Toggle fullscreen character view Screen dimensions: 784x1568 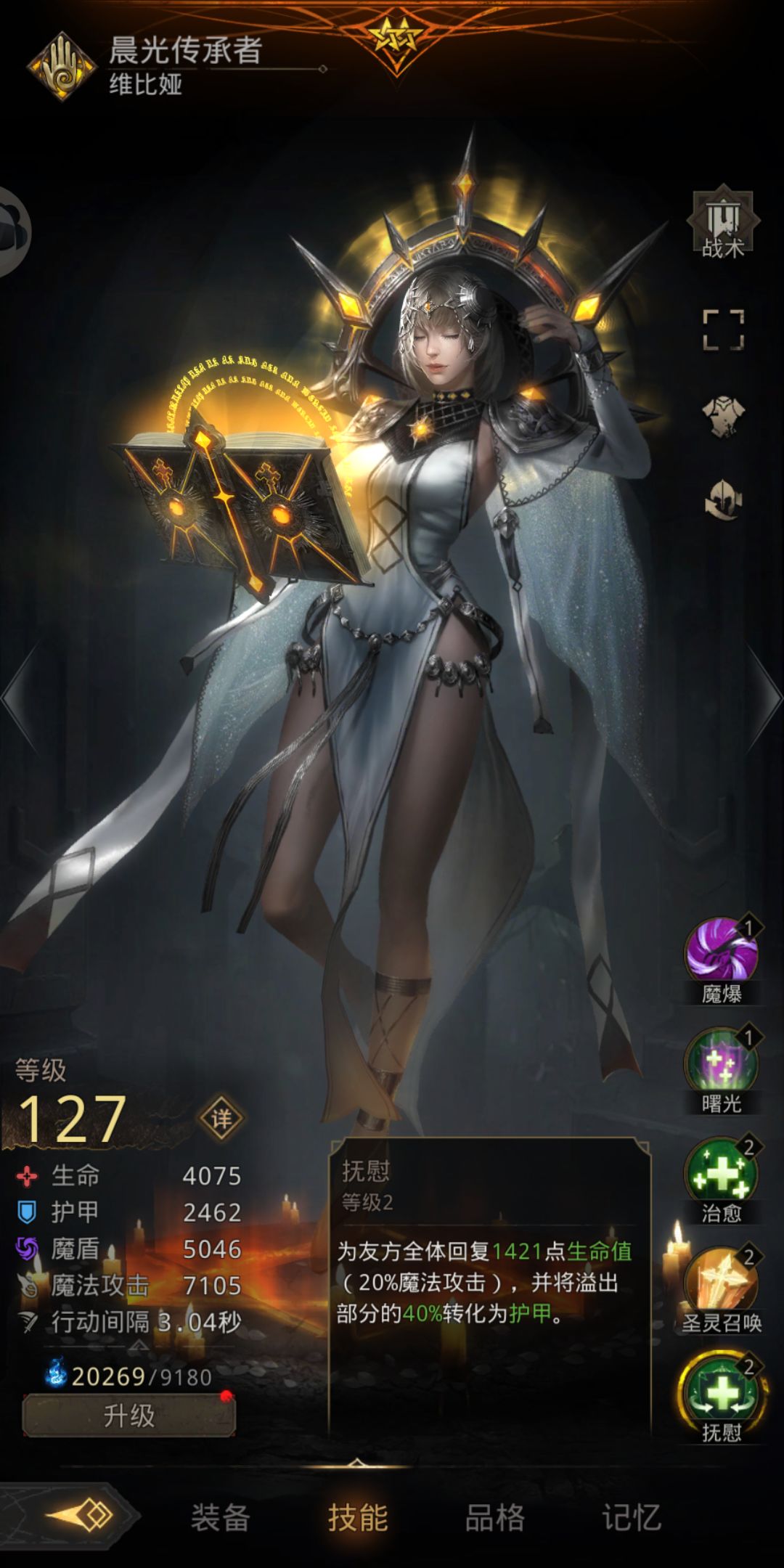(723, 330)
